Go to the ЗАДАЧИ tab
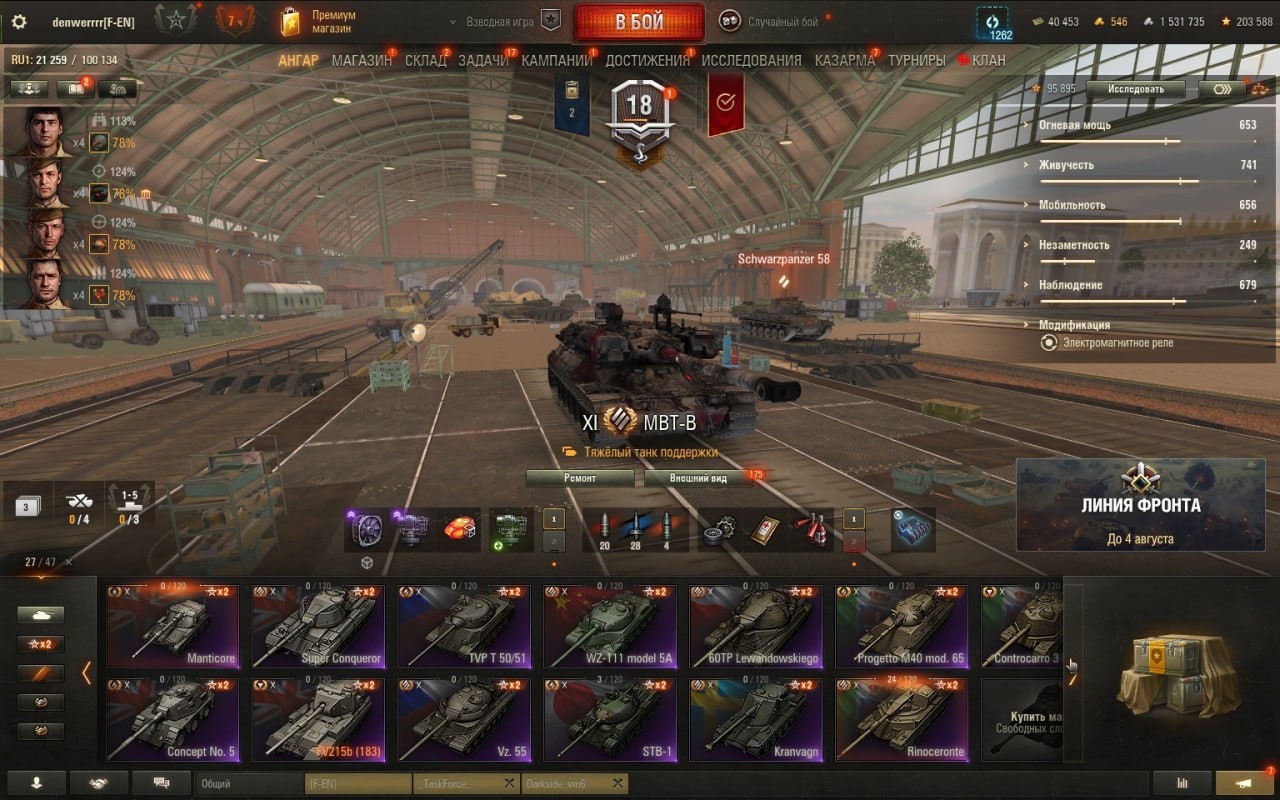Viewport: 1280px width, 800px height. pyautogui.click(x=483, y=60)
